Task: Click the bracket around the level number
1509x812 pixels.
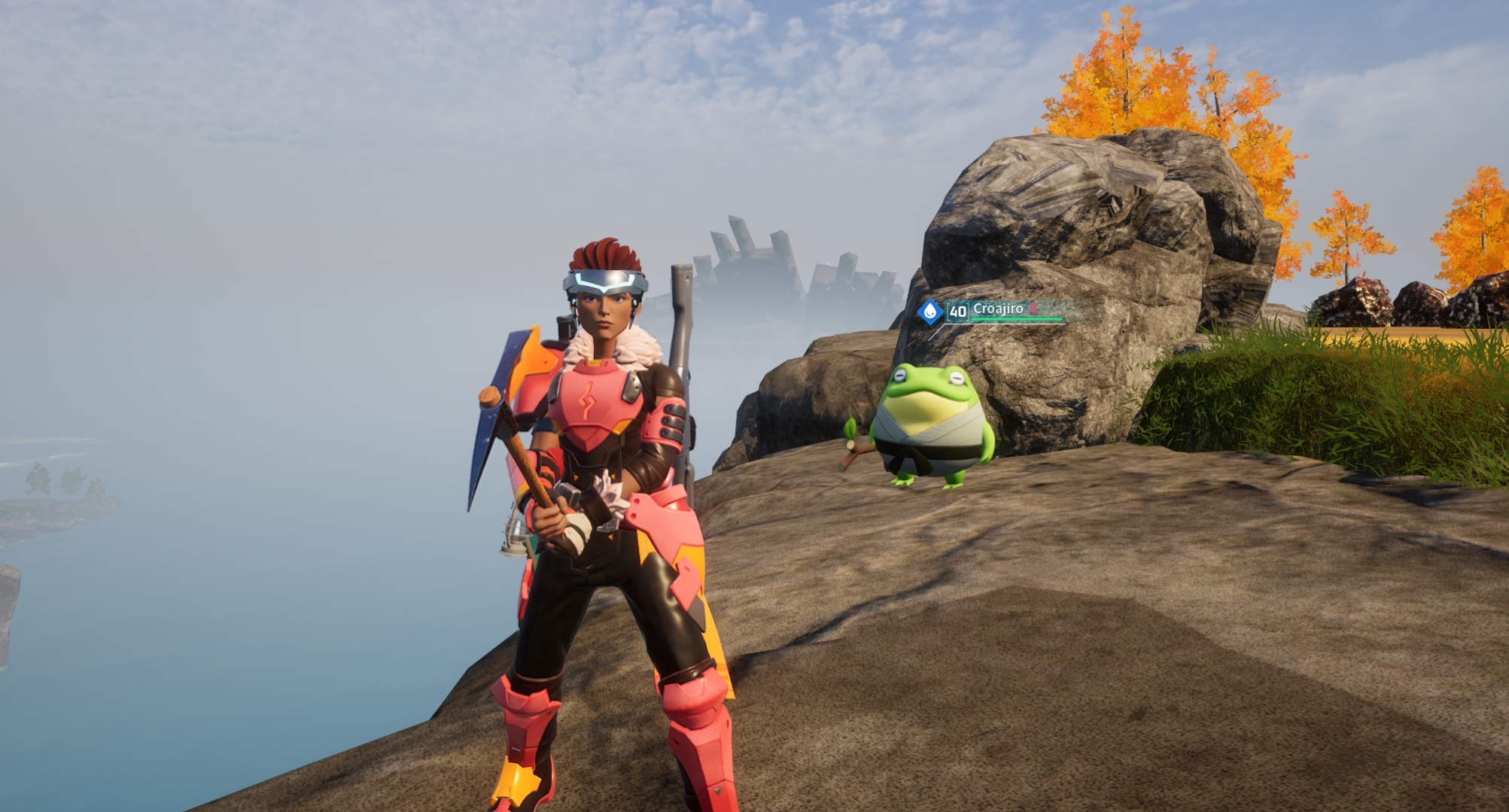Action: (948, 312)
